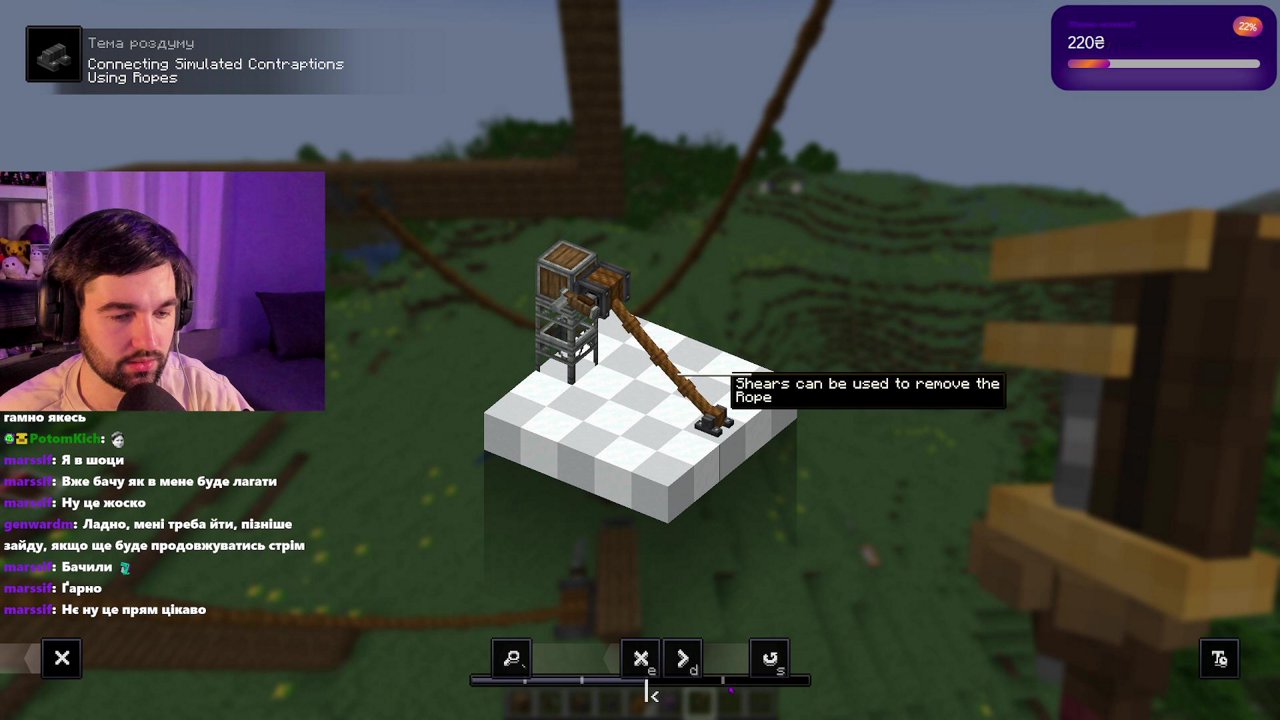Click the arrow icon labeled 'd' above the hotbar
This screenshot has width=1280, height=720.
(683, 658)
